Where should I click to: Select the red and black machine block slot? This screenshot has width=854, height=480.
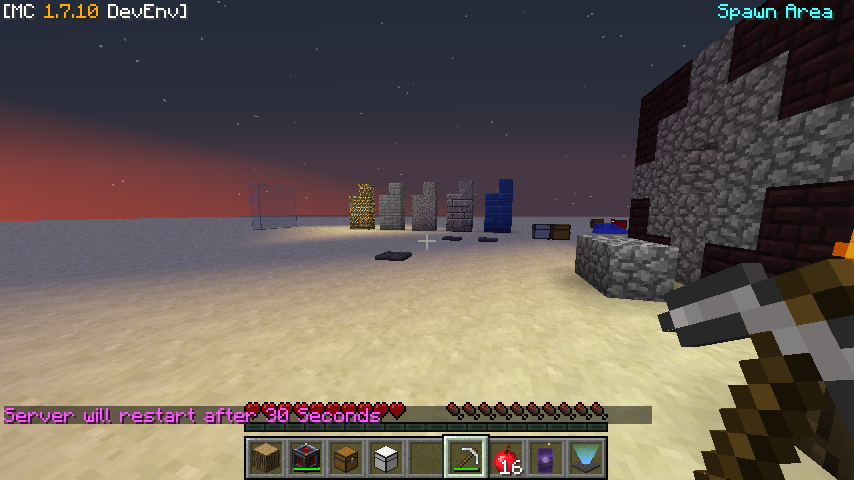pyautogui.click(x=306, y=457)
